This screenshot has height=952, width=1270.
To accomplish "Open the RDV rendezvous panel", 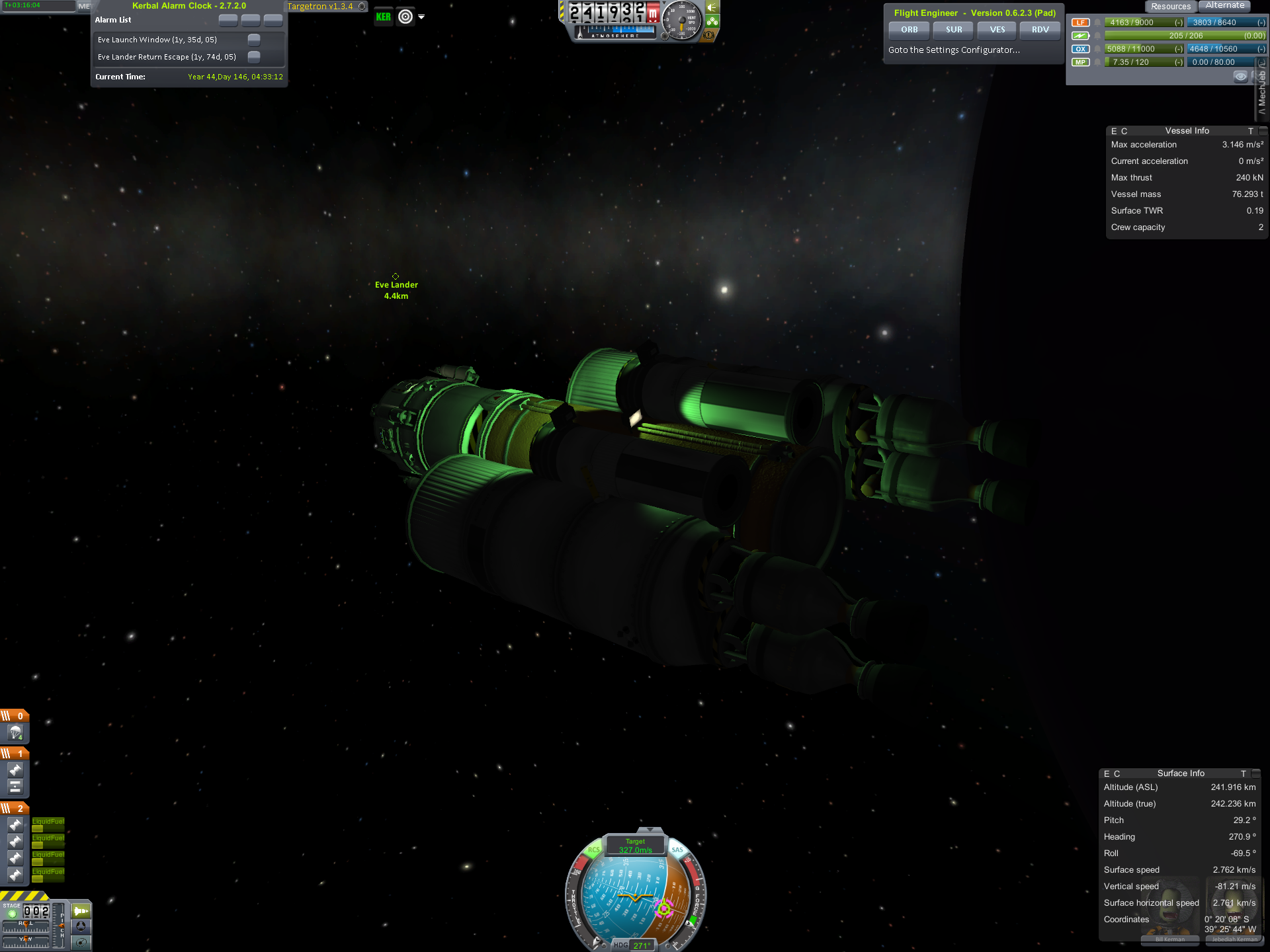I will tap(1040, 30).
